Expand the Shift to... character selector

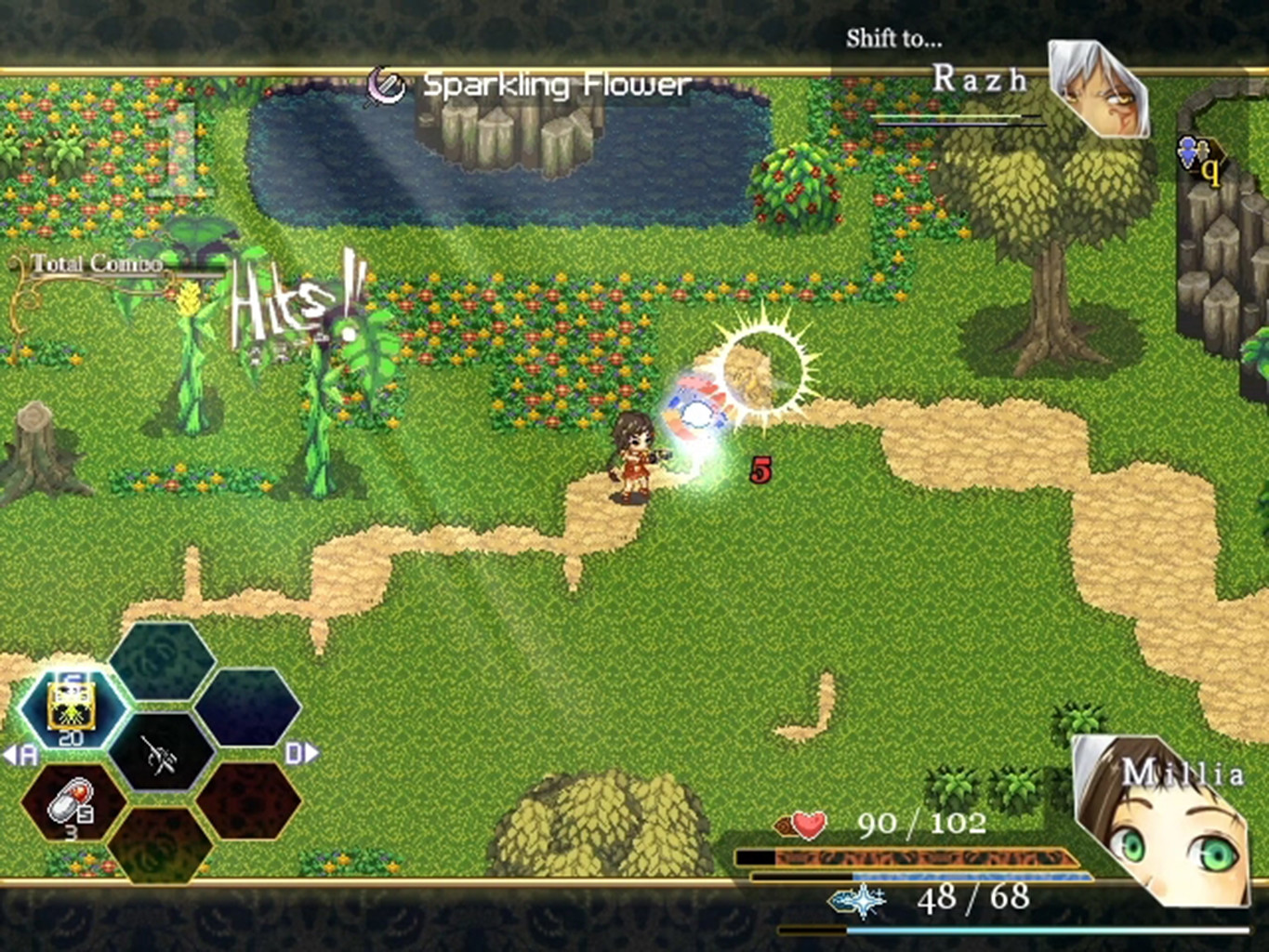(x=892, y=40)
